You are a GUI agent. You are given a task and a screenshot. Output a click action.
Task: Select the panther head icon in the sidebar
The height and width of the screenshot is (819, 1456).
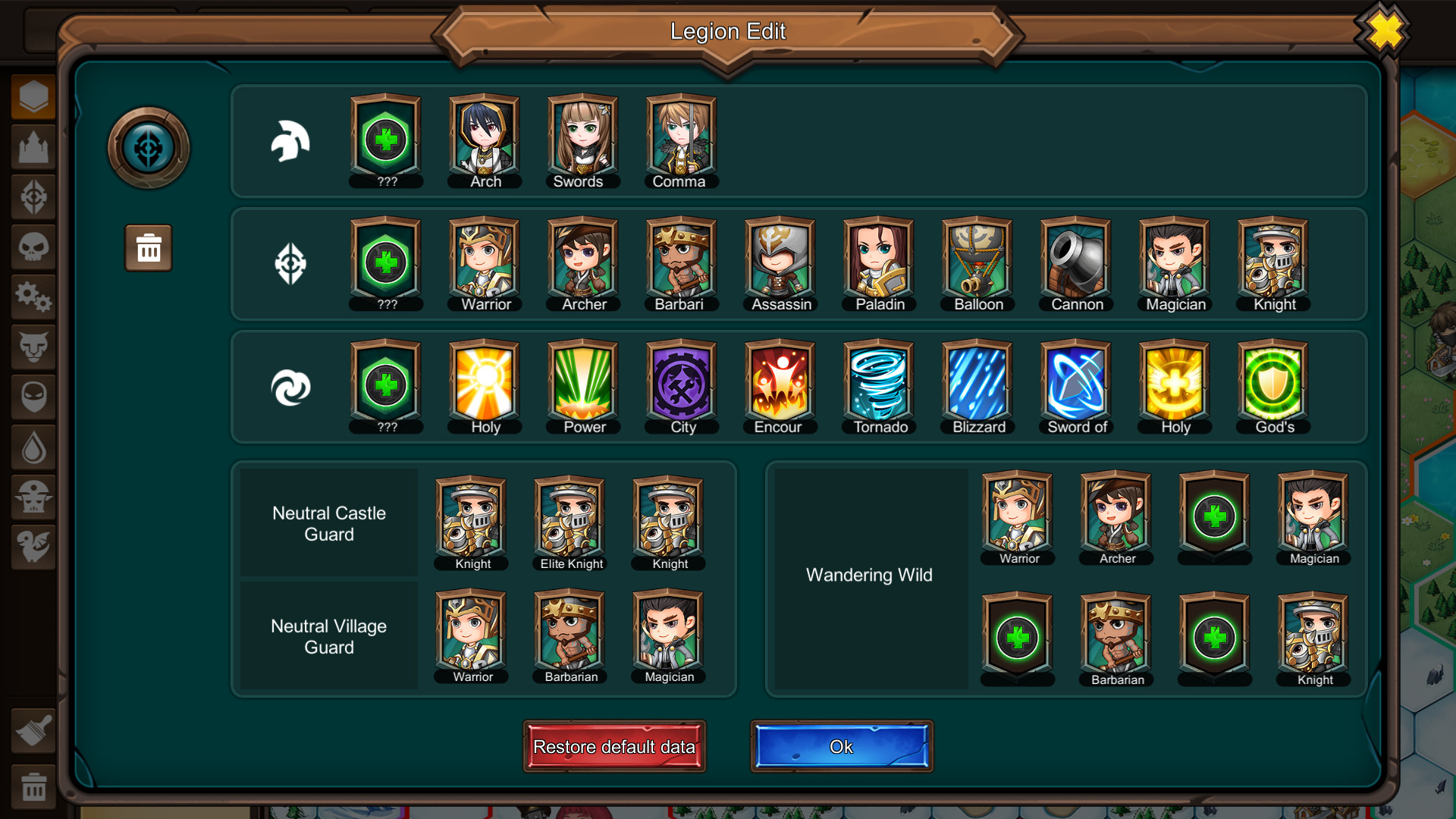click(x=33, y=347)
